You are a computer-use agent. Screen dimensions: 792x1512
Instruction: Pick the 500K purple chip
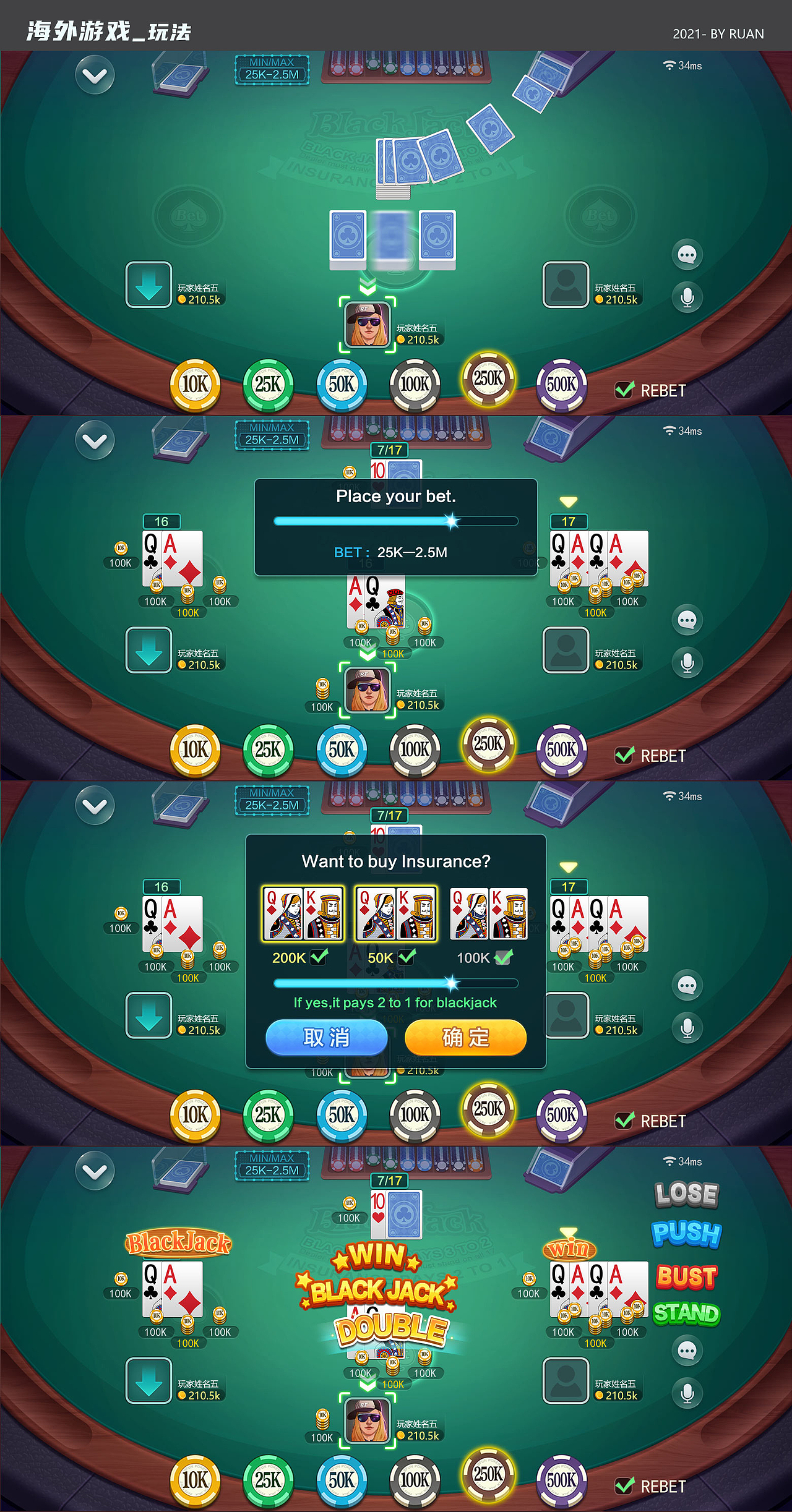click(562, 383)
